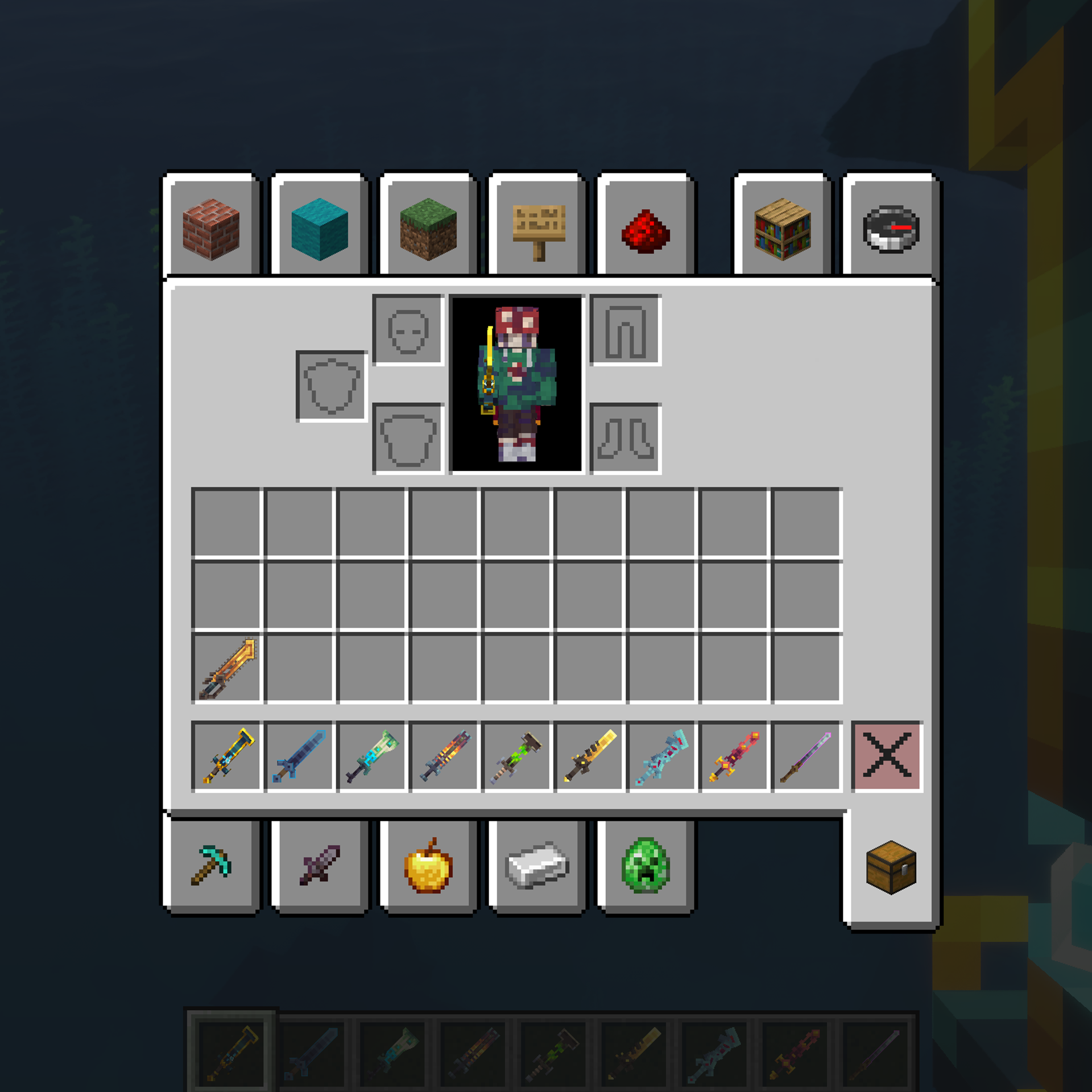This screenshot has width=1092, height=1092.
Task: Click the X destroy item slot
Action: tap(887, 756)
